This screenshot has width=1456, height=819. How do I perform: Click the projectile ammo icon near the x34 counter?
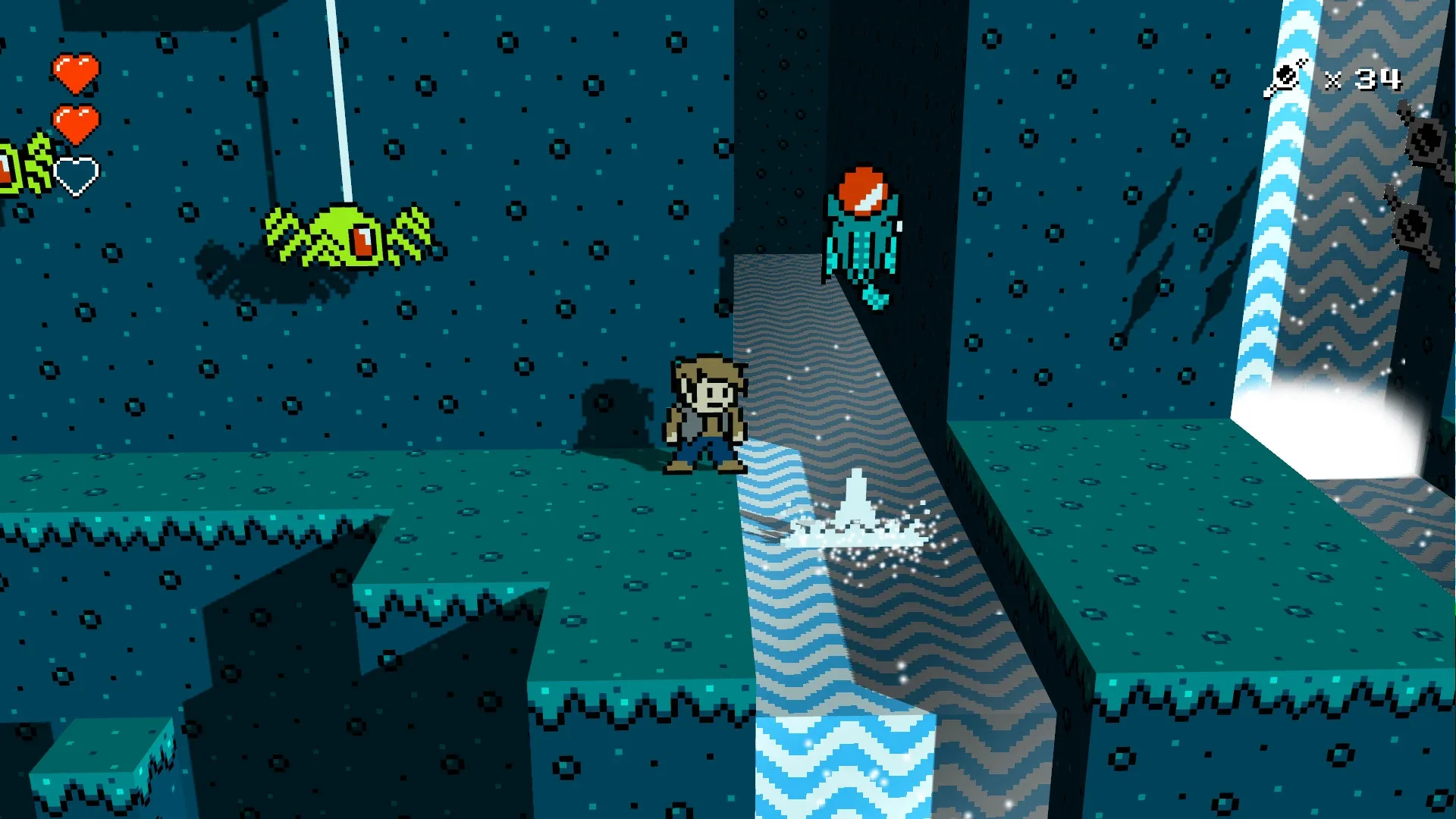coord(1285,74)
